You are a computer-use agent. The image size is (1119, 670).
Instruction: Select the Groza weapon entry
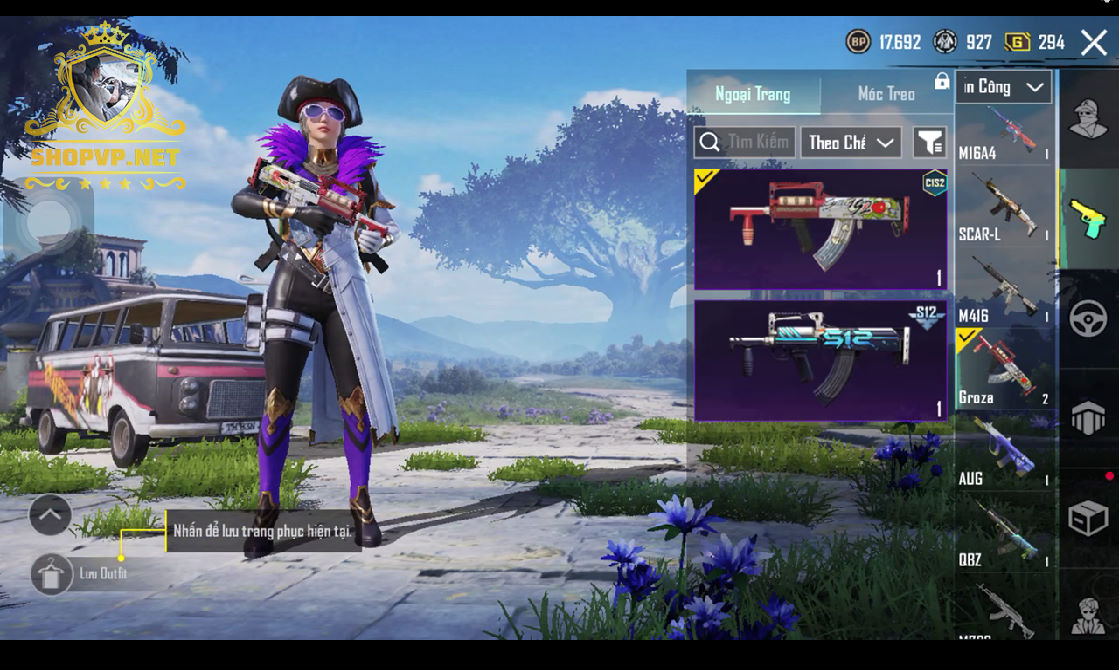[1004, 370]
